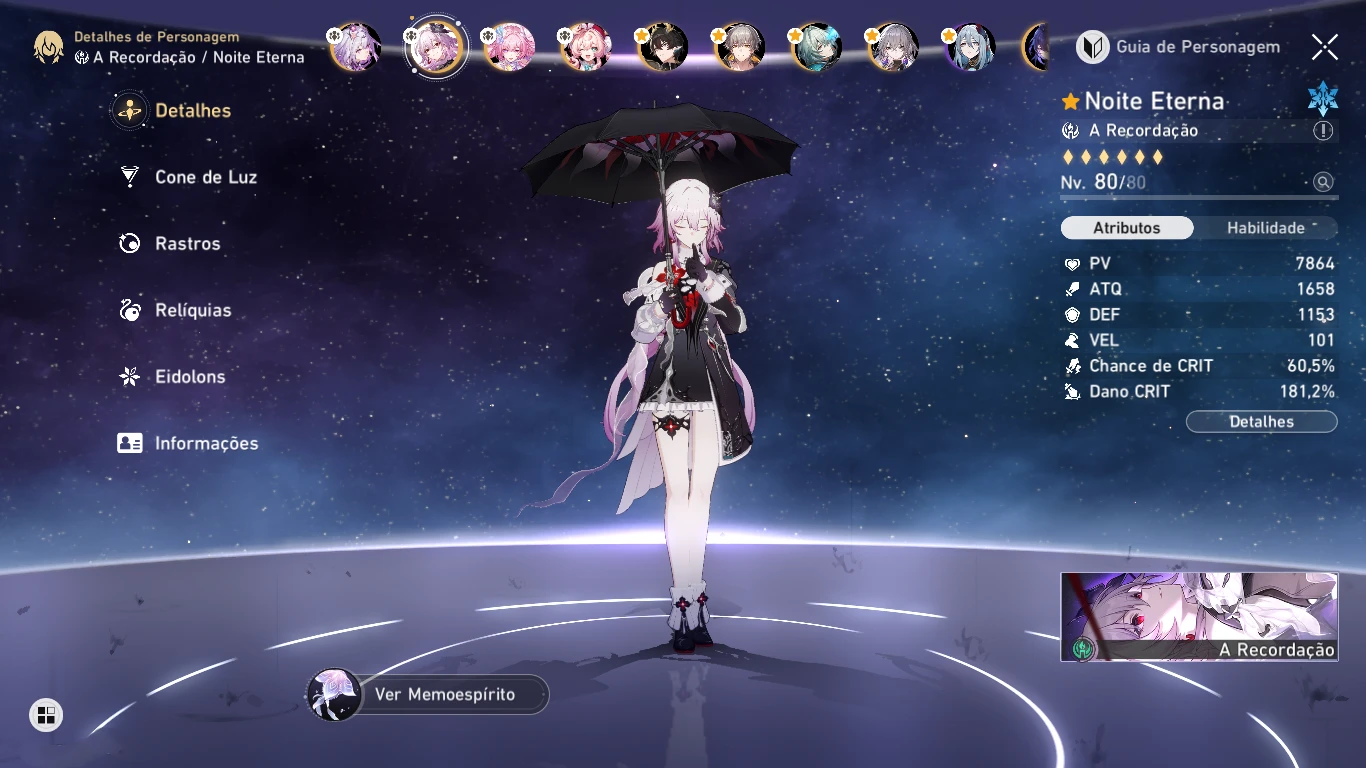Click the blue ice element icon

click(x=1322, y=99)
